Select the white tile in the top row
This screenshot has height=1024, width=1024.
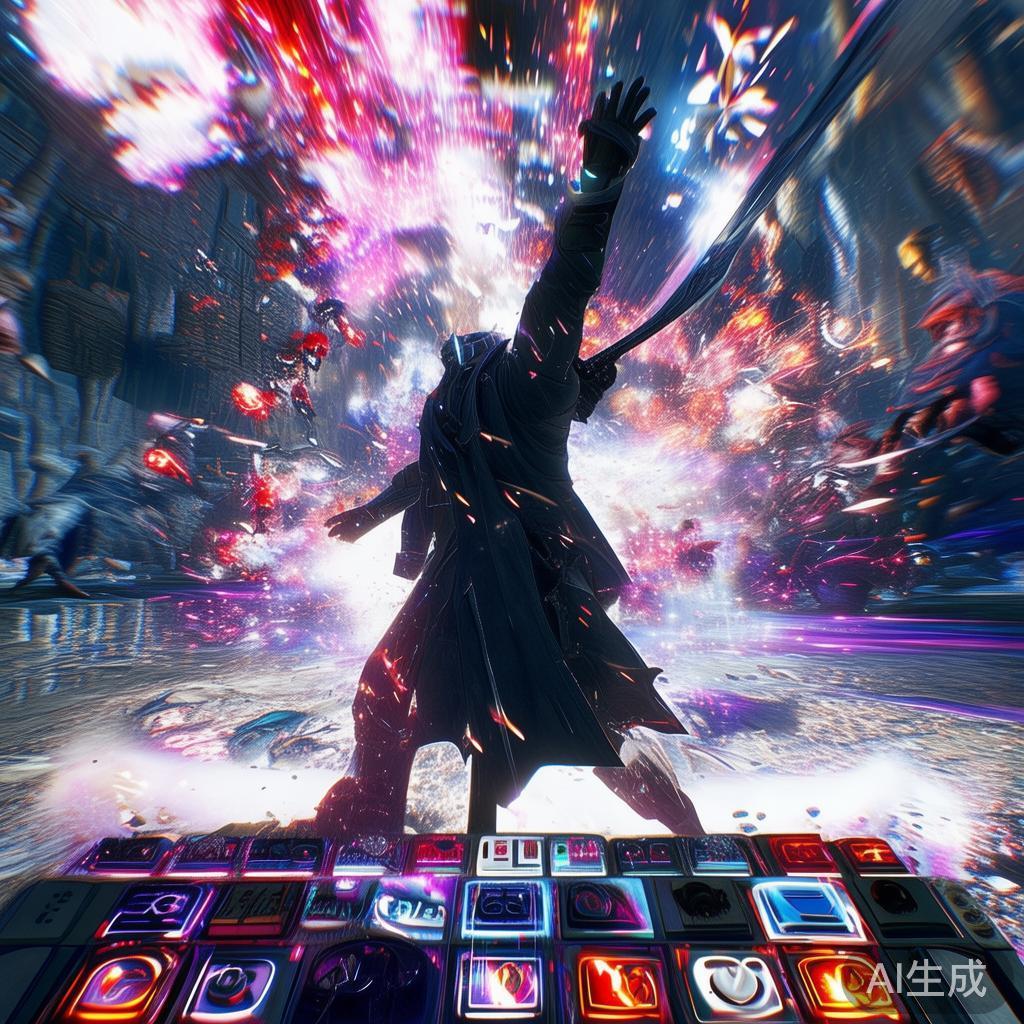pos(509,856)
